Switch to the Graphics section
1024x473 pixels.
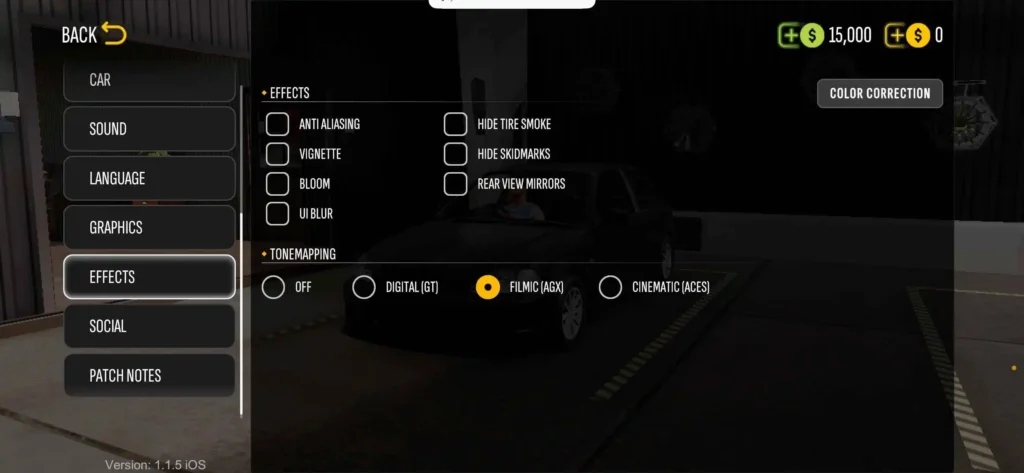click(x=149, y=227)
